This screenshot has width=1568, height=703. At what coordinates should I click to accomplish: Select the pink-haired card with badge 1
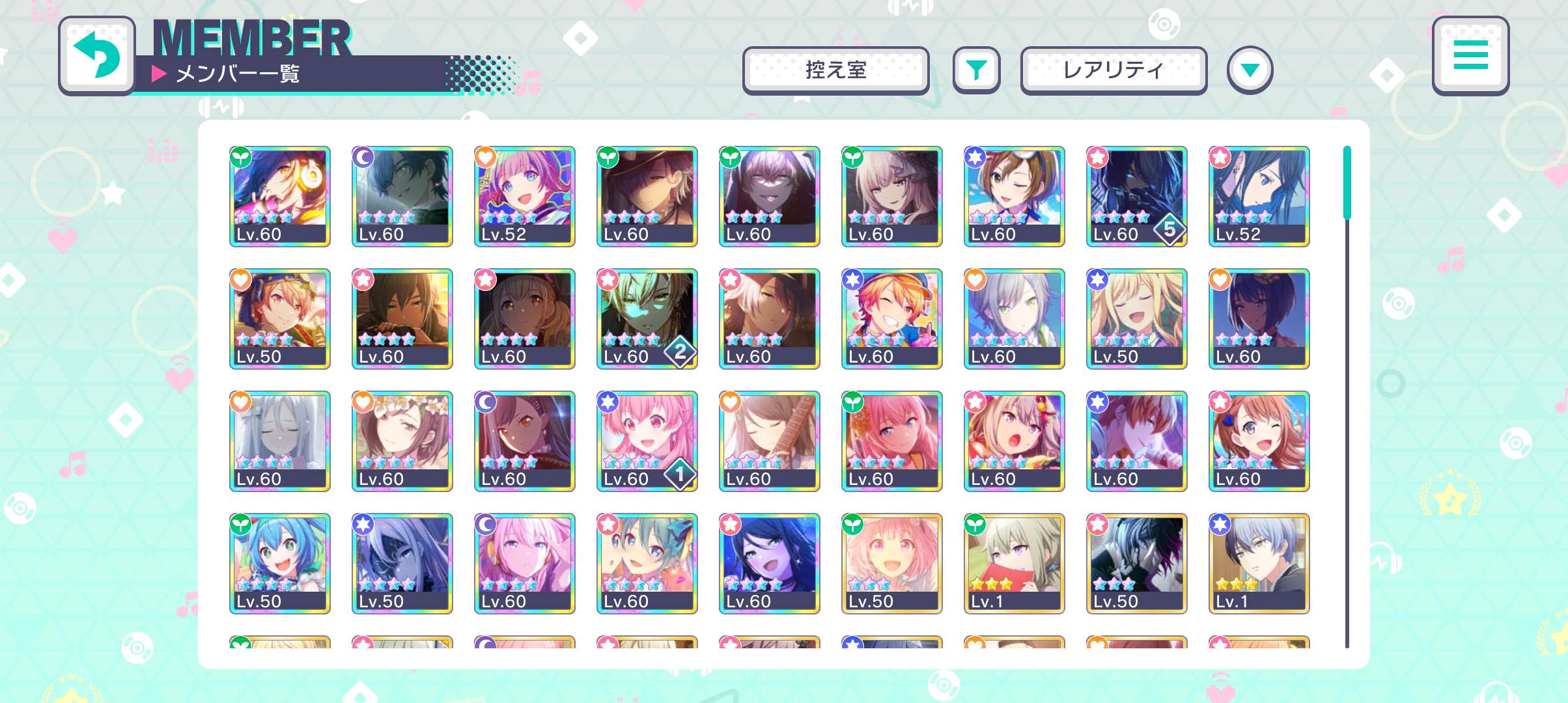[647, 441]
